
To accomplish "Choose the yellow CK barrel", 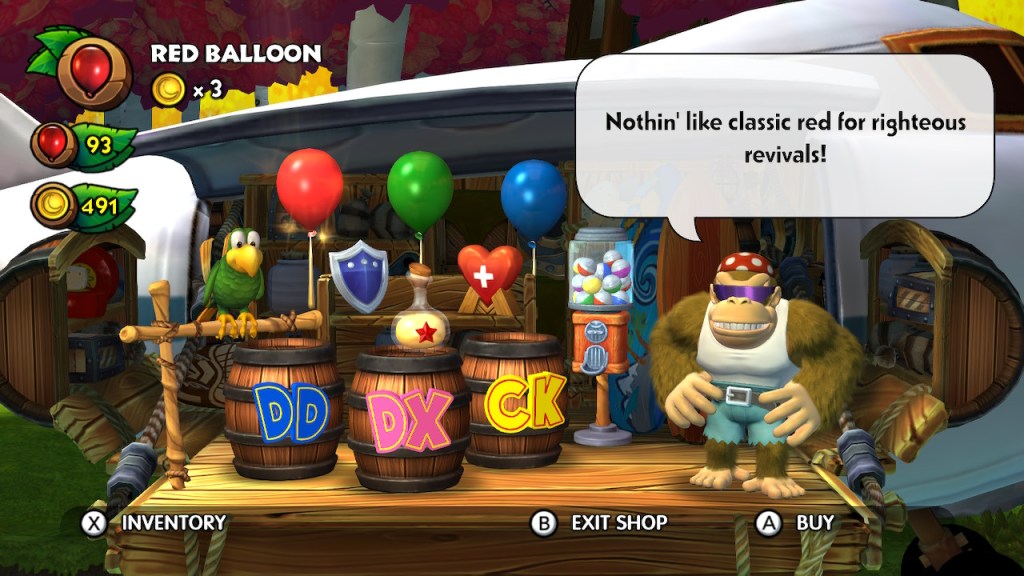I will tap(524, 404).
